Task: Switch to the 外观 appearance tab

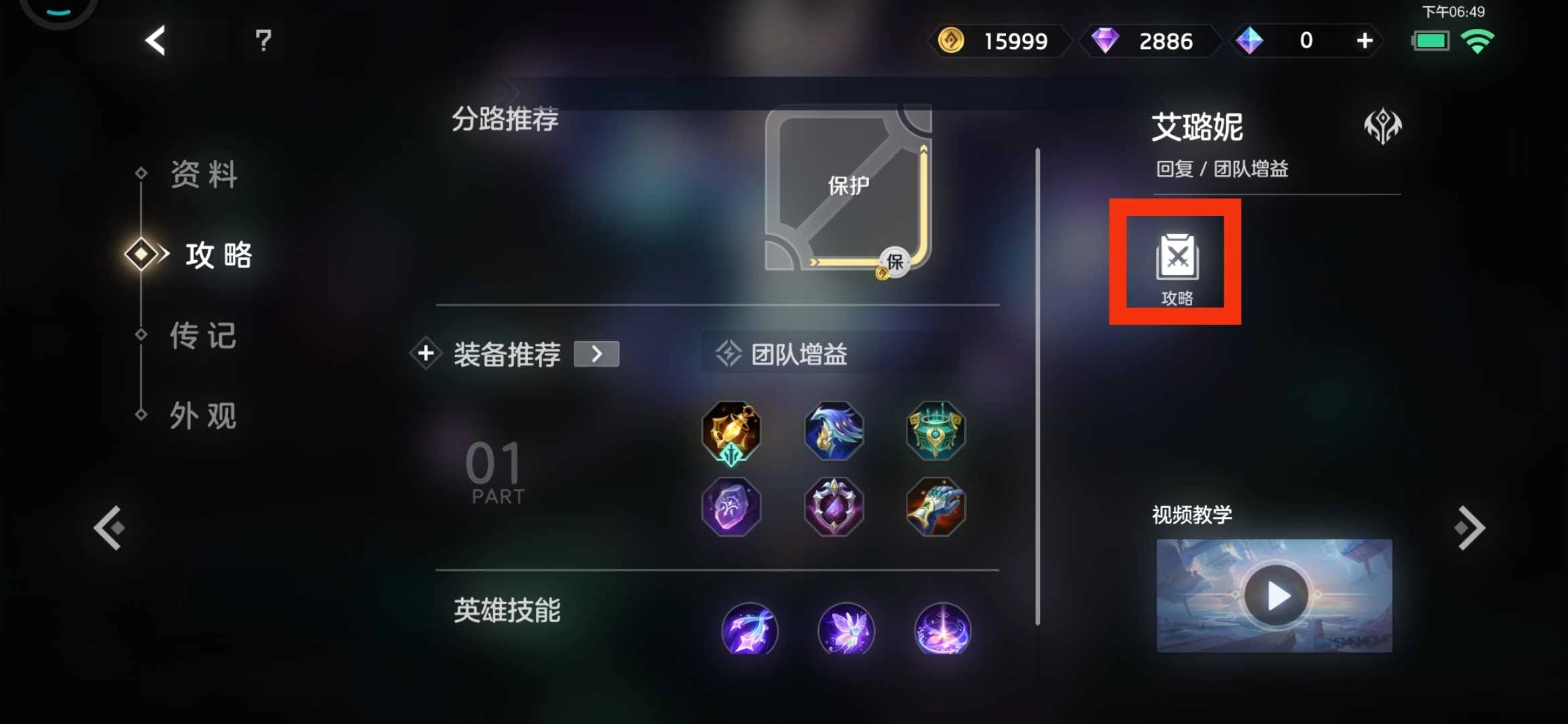Action: 203,416
